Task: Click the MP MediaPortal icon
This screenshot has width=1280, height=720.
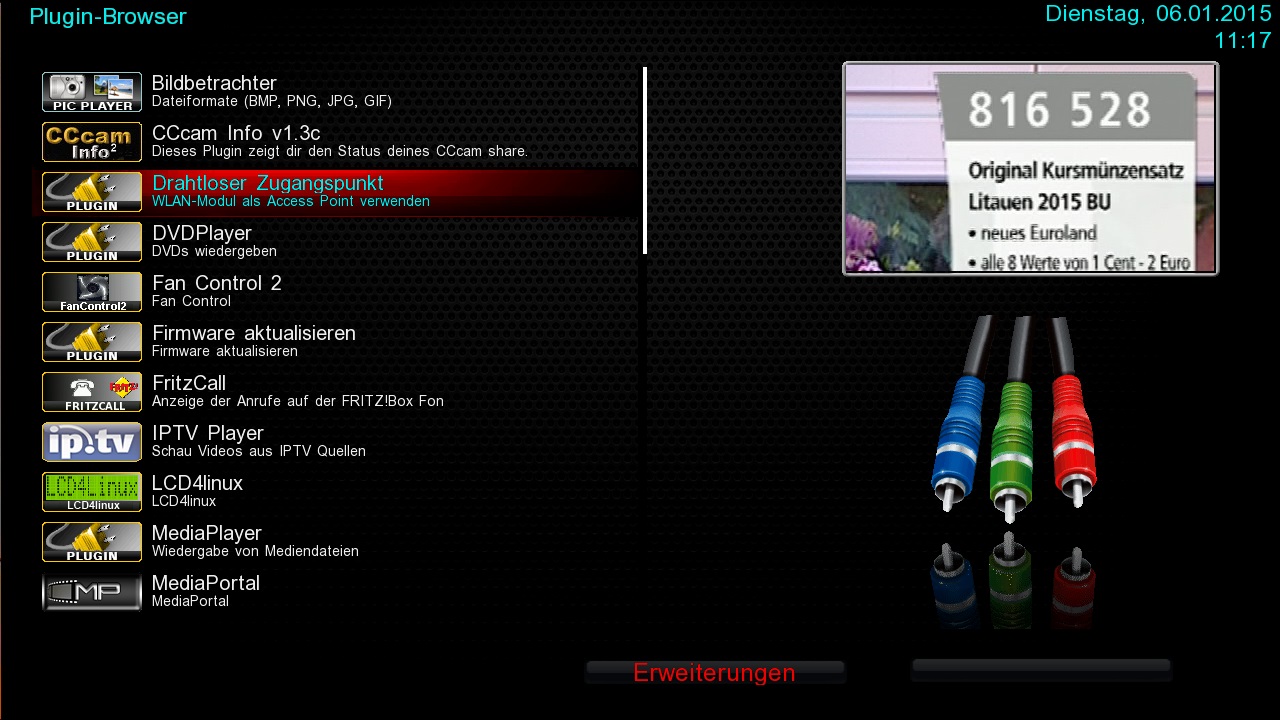Action: [92, 592]
